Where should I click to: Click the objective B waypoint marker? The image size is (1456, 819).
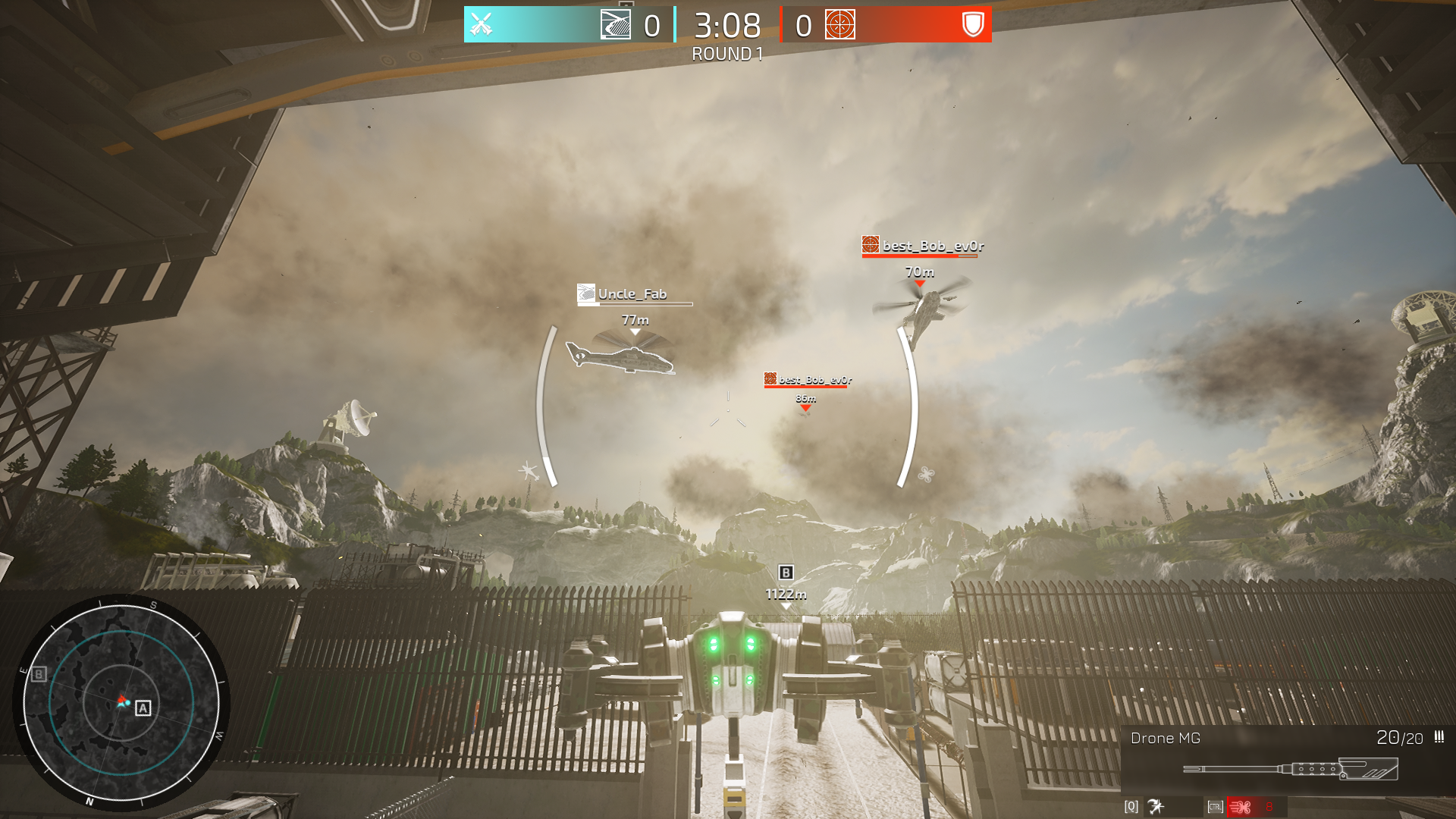tap(786, 573)
